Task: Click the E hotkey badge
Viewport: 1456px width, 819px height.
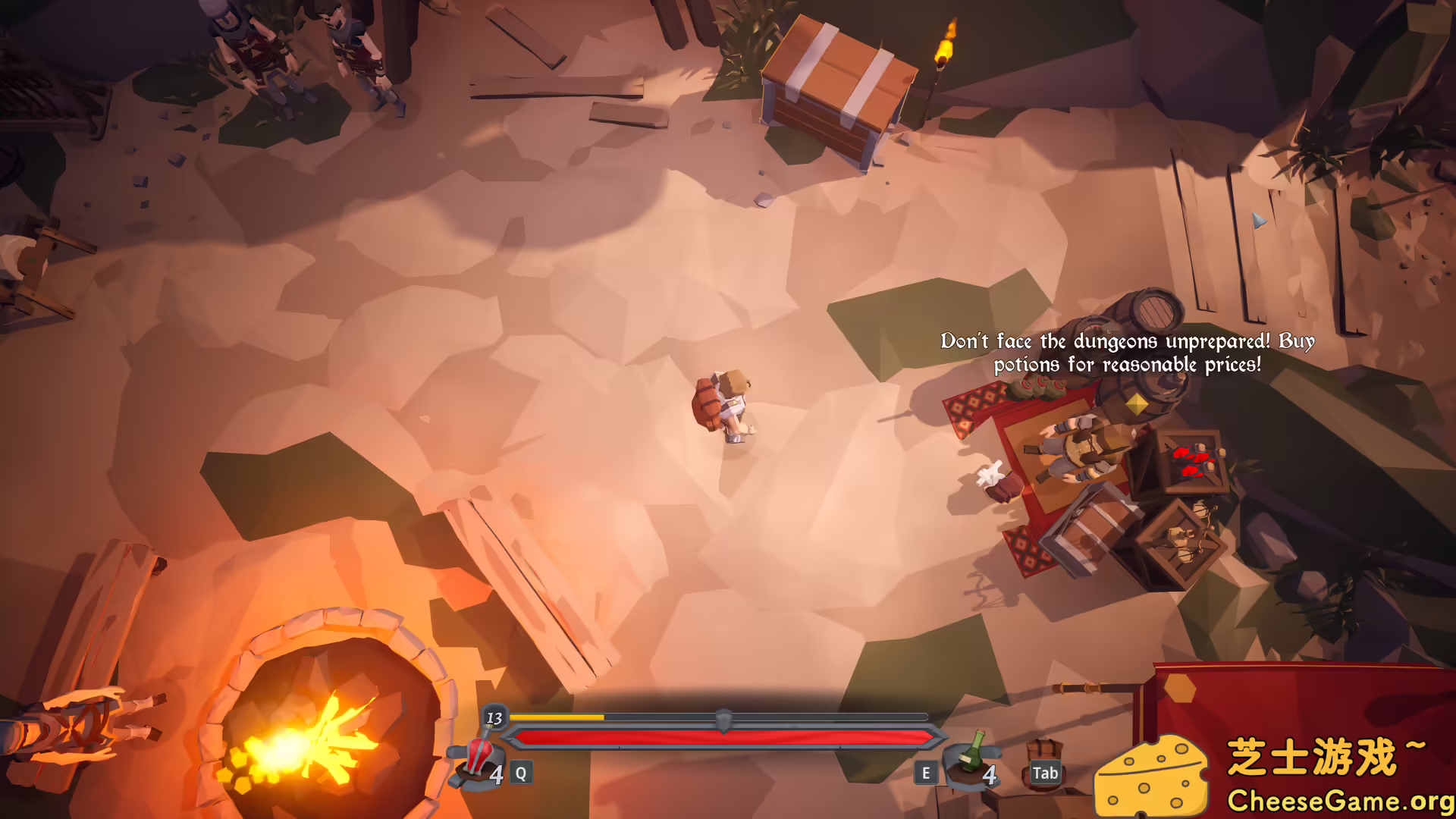Action: [x=925, y=773]
